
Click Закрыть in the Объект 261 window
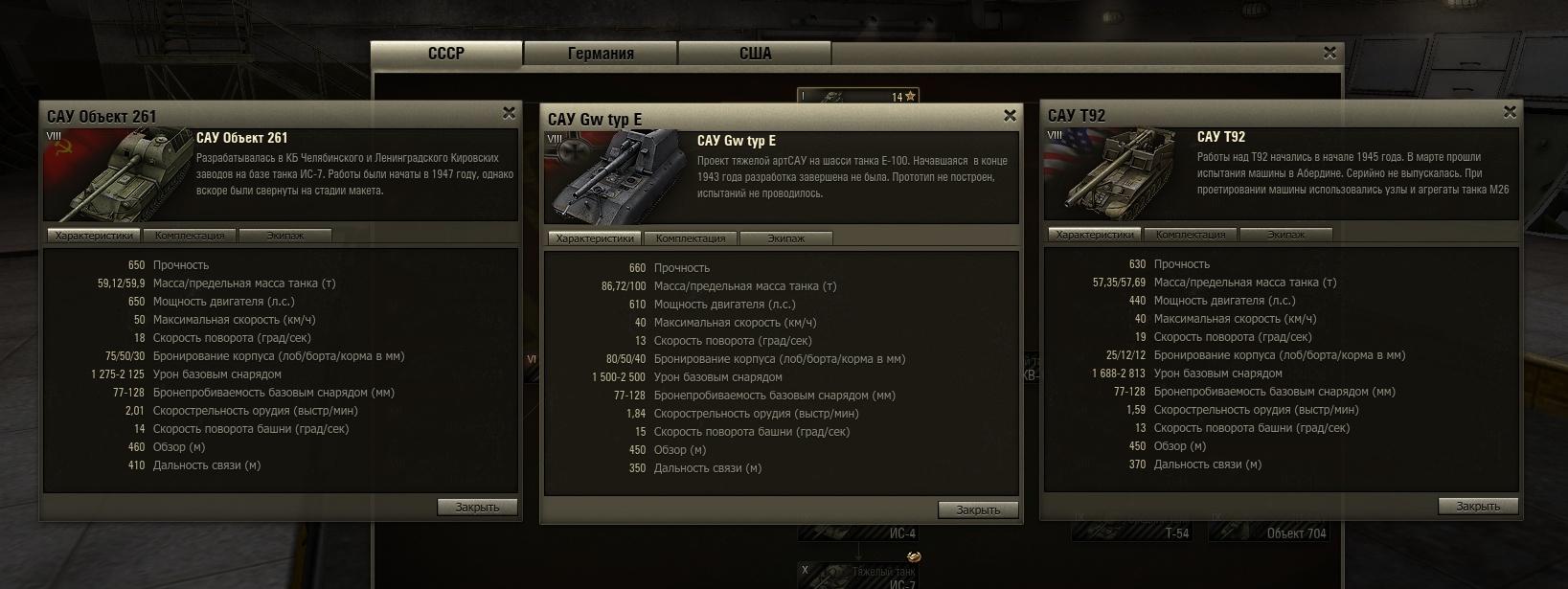(477, 507)
